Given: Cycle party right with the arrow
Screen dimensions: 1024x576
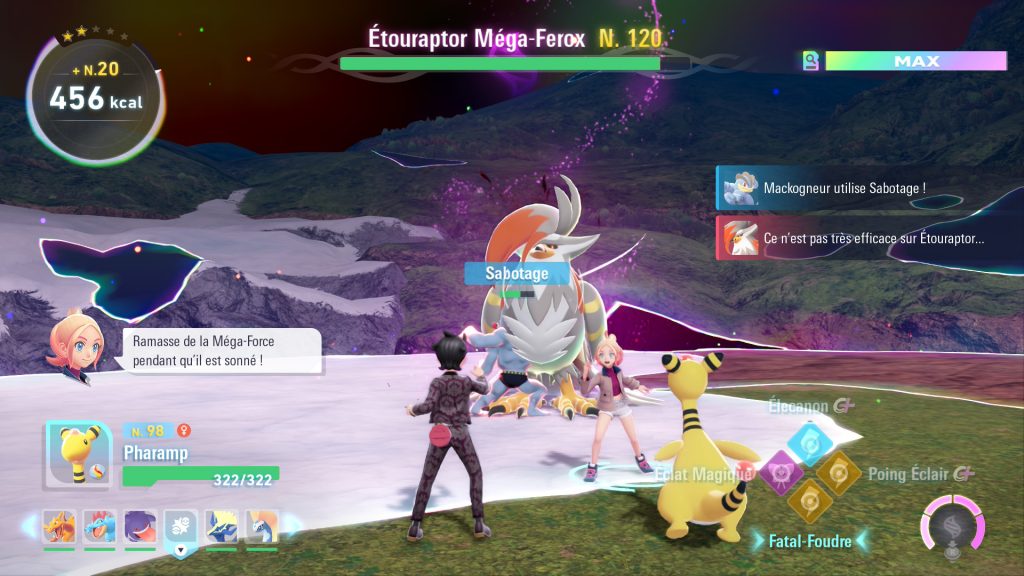Looking at the screenshot, I should pos(291,526).
